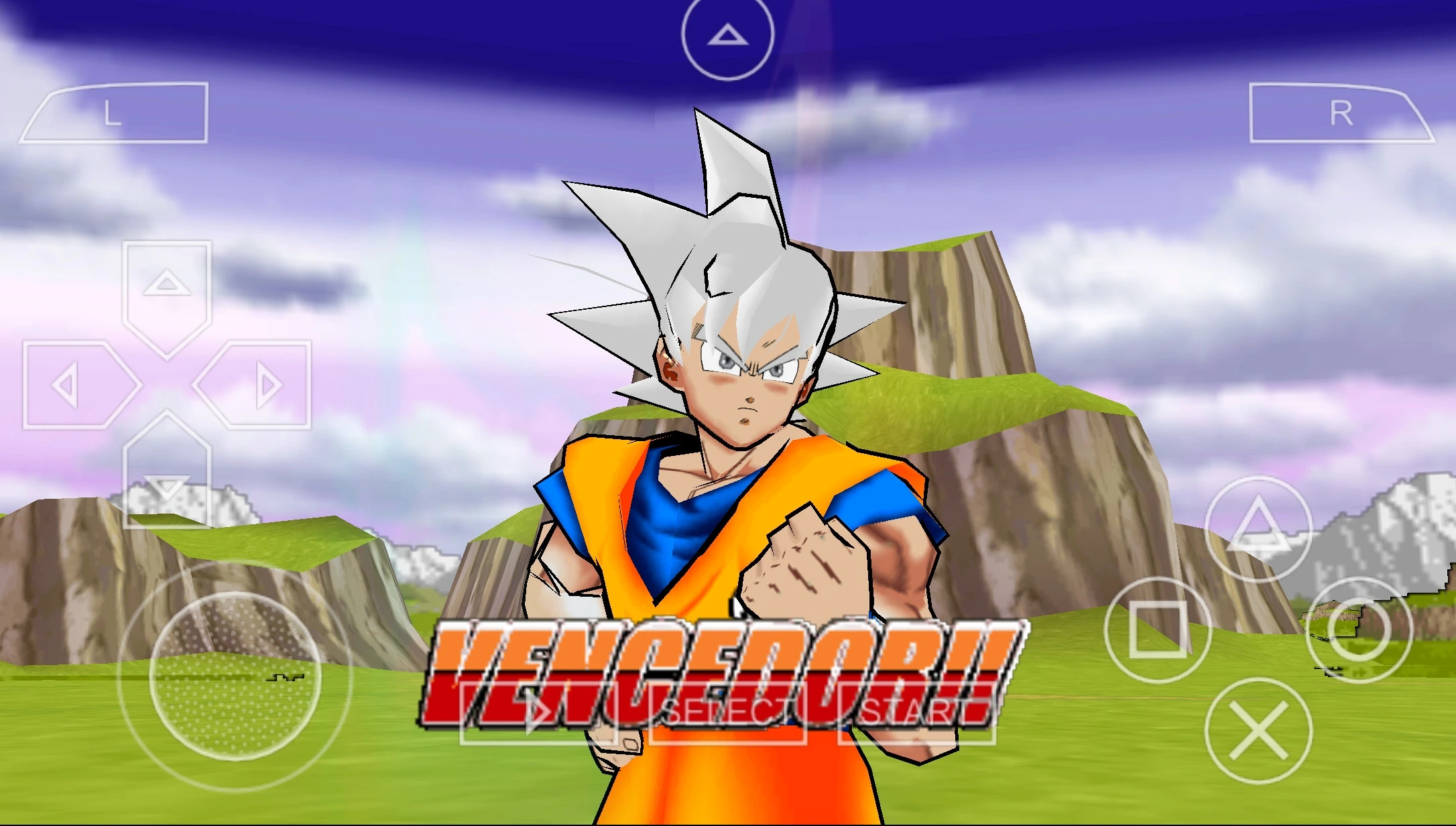
Task: Tap the D-pad up arrow
Action: 167,289
